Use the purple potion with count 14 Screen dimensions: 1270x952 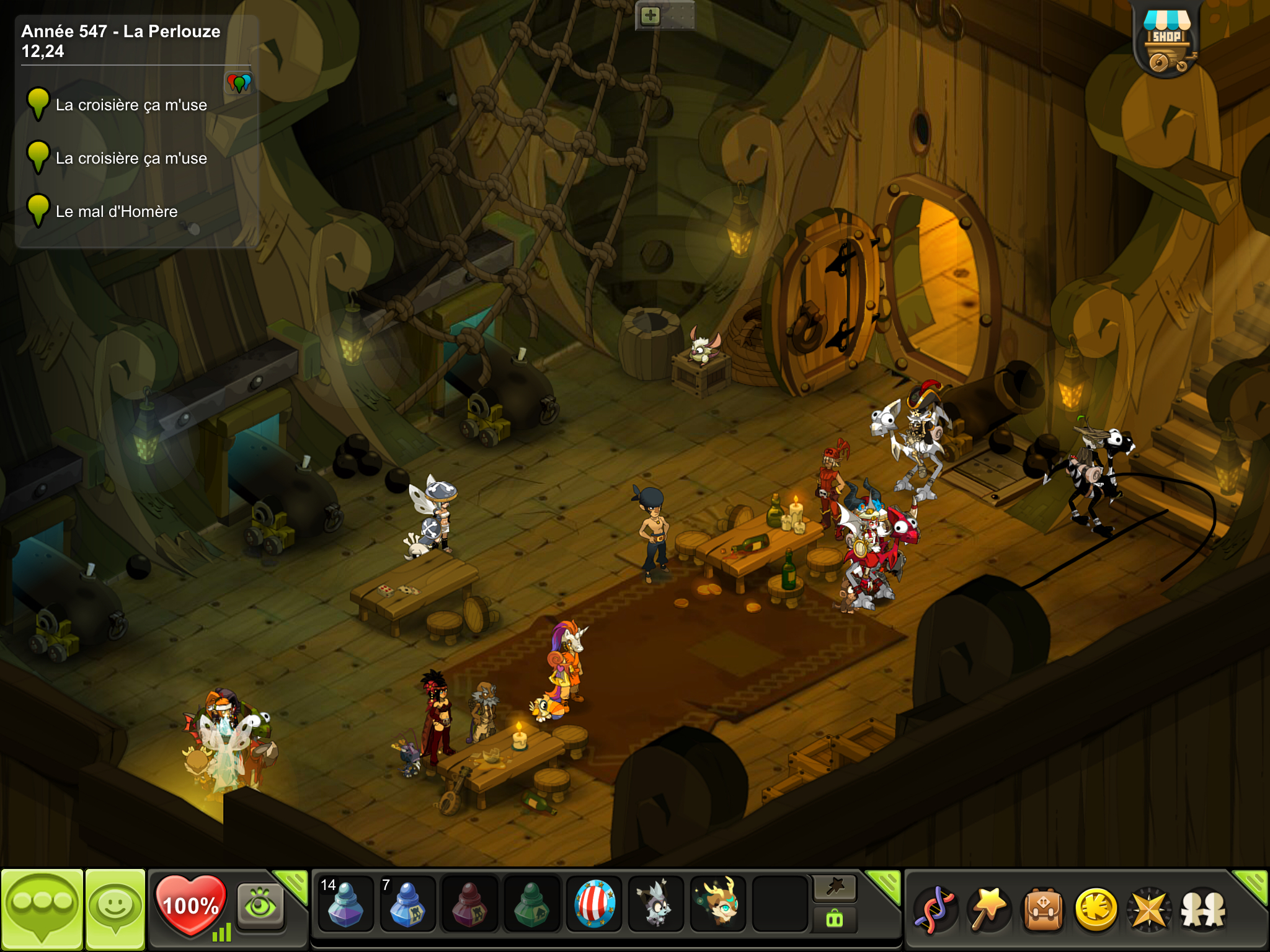pyautogui.click(x=345, y=904)
